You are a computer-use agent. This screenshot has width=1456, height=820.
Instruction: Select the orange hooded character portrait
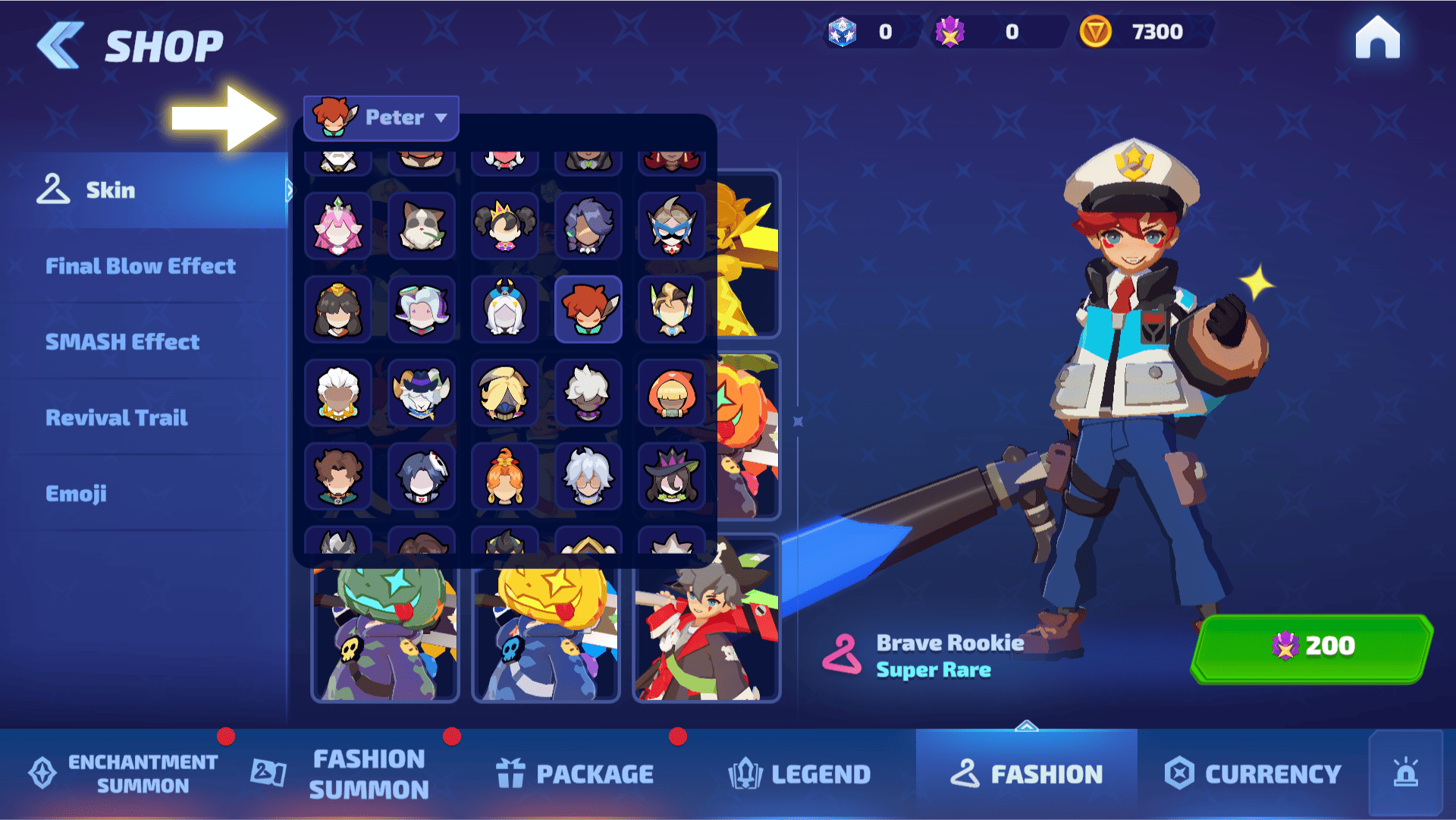pos(672,393)
